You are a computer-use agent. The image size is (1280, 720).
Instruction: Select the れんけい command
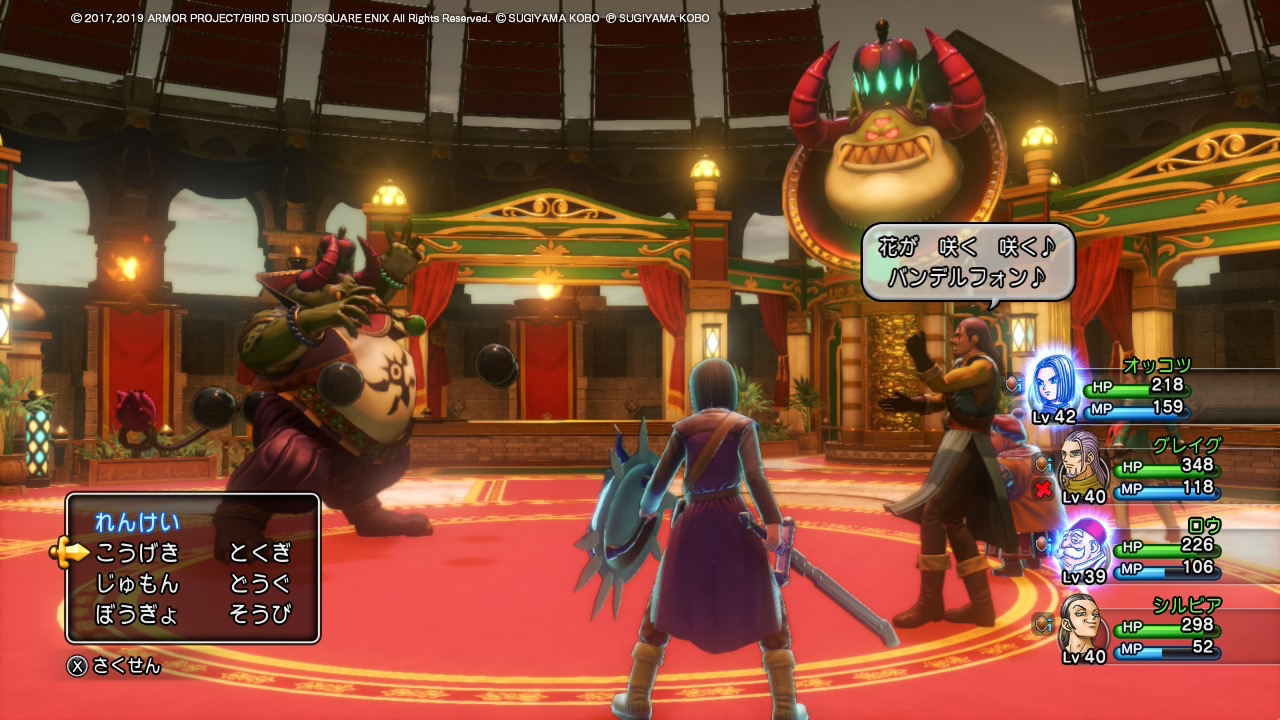click(x=137, y=521)
